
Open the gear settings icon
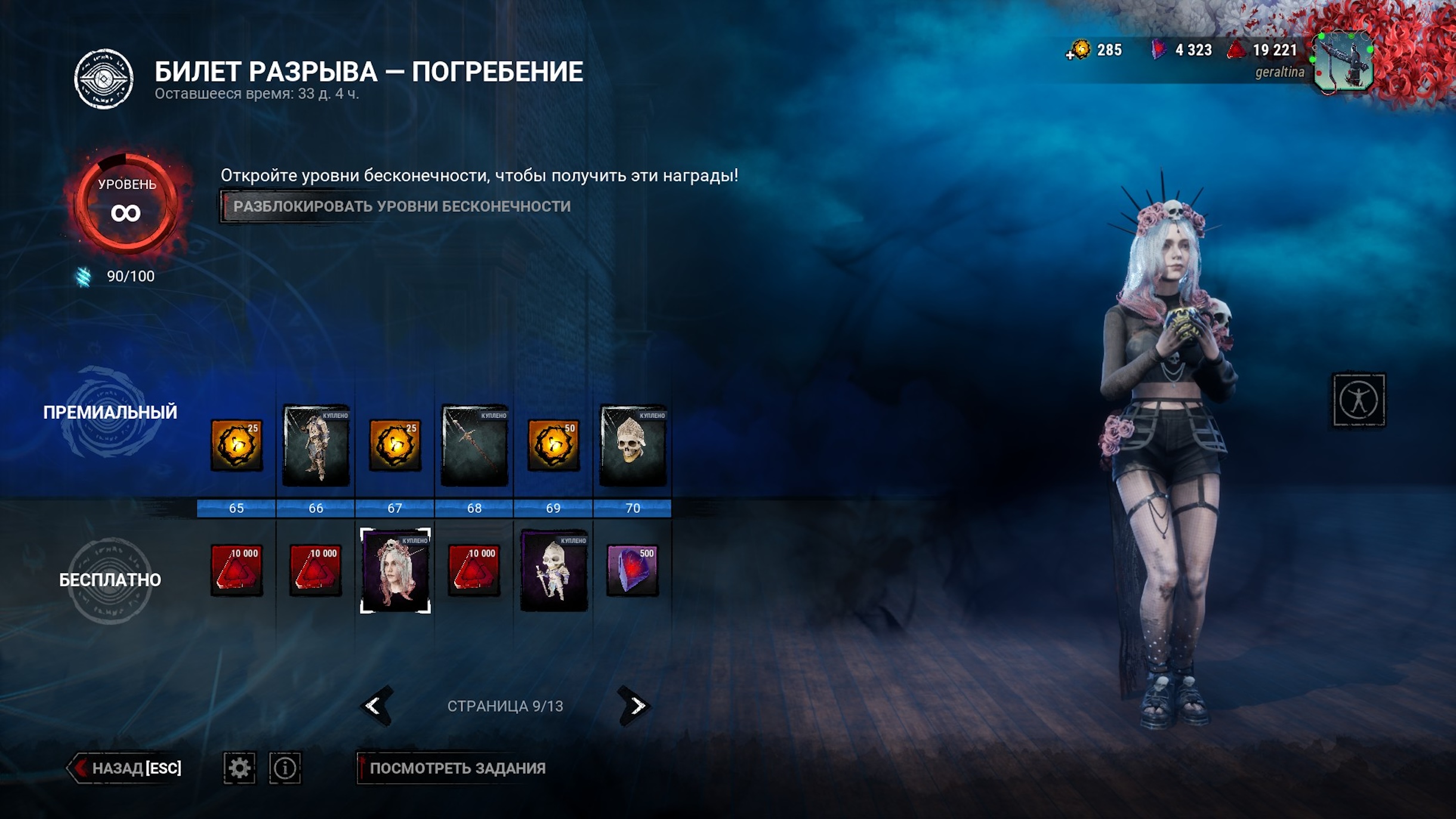pos(239,768)
